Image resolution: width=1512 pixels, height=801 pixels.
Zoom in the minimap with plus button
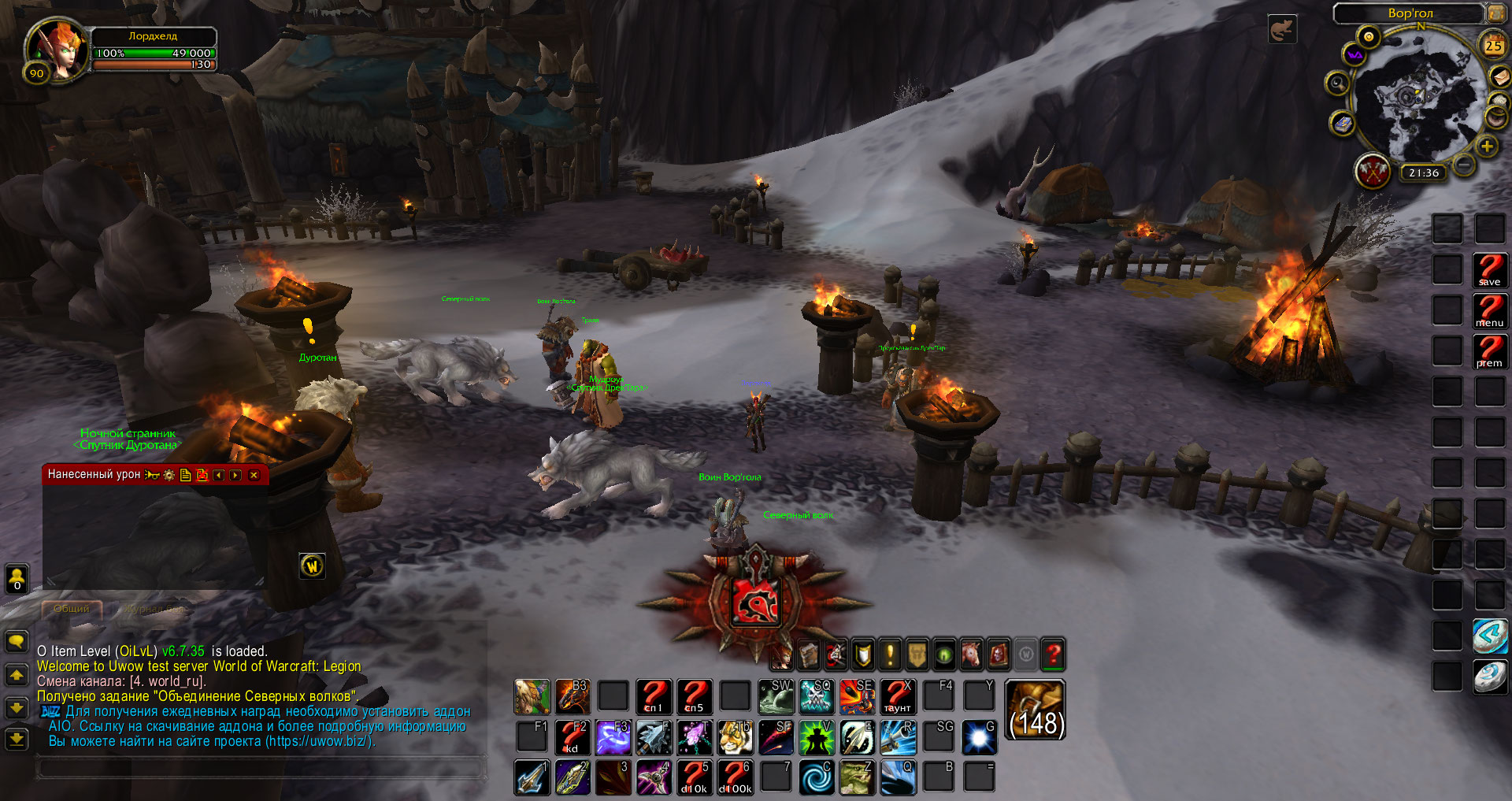point(1487,146)
